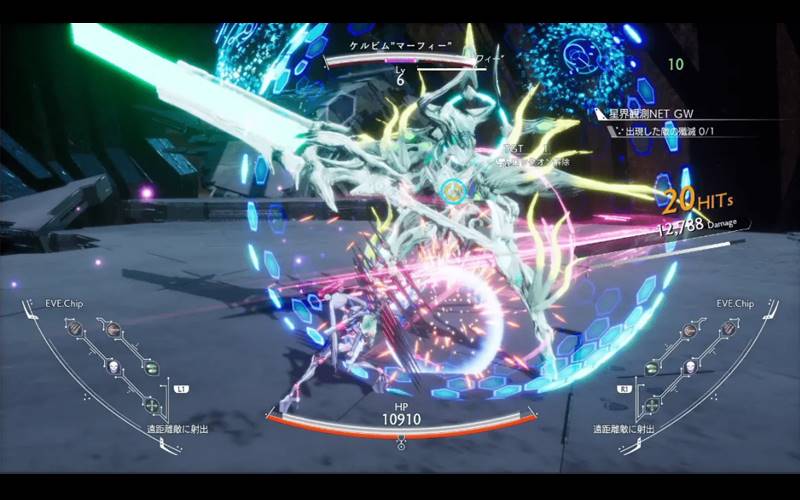Select the crosshair chip in the L1 EVE Chip panel

(151, 404)
